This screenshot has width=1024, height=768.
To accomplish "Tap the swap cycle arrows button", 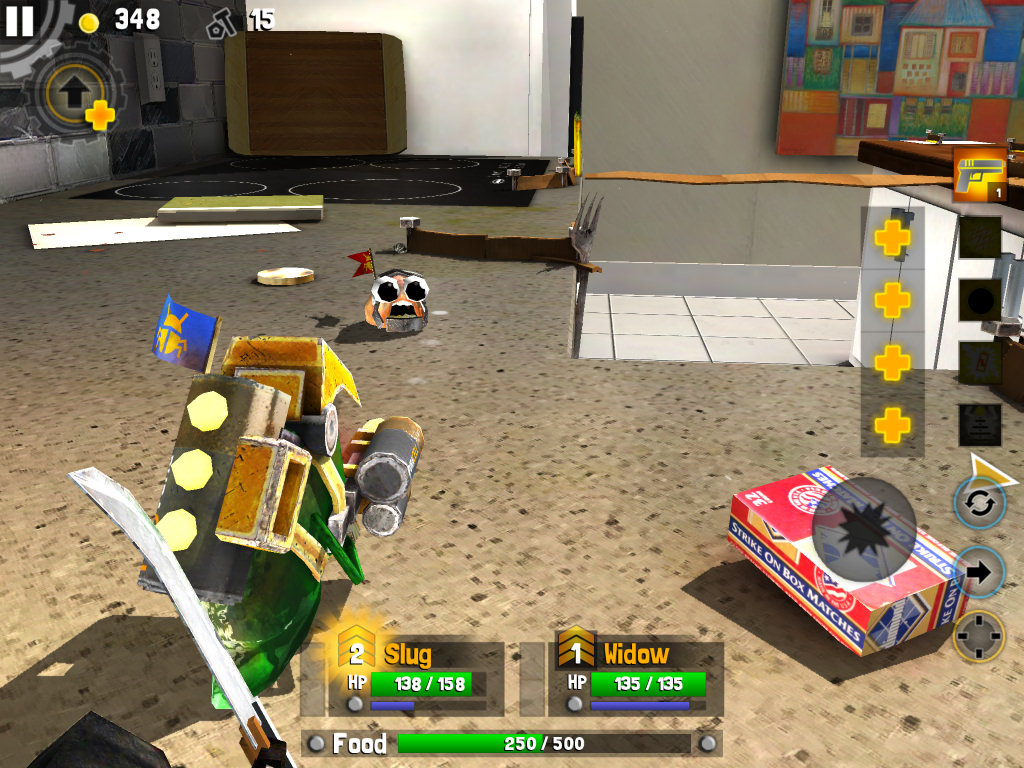I will [979, 502].
